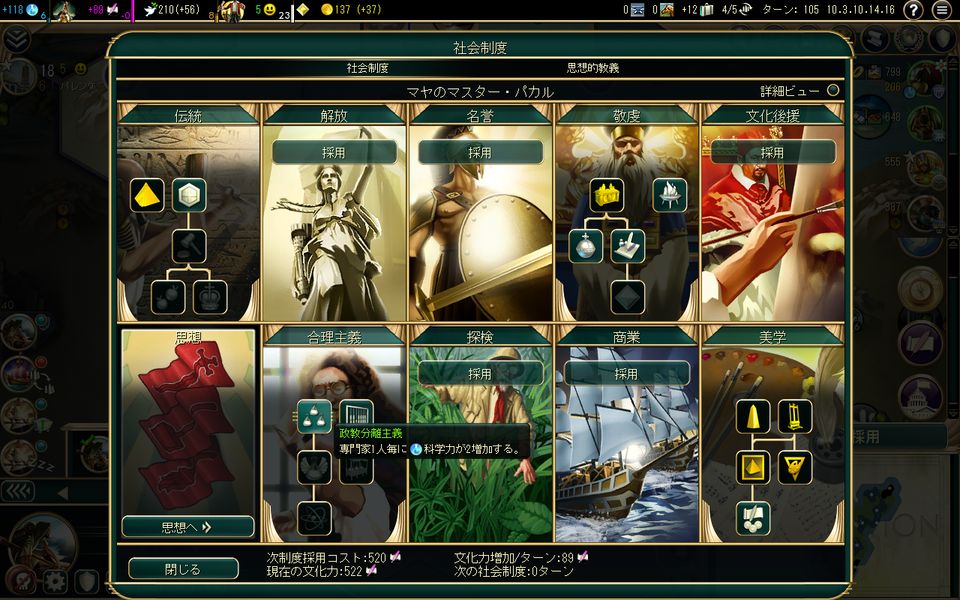Click 採用 on the 文化後援 tree
Image resolution: width=960 pixels, height=600 pixels.
click(772, 153)
